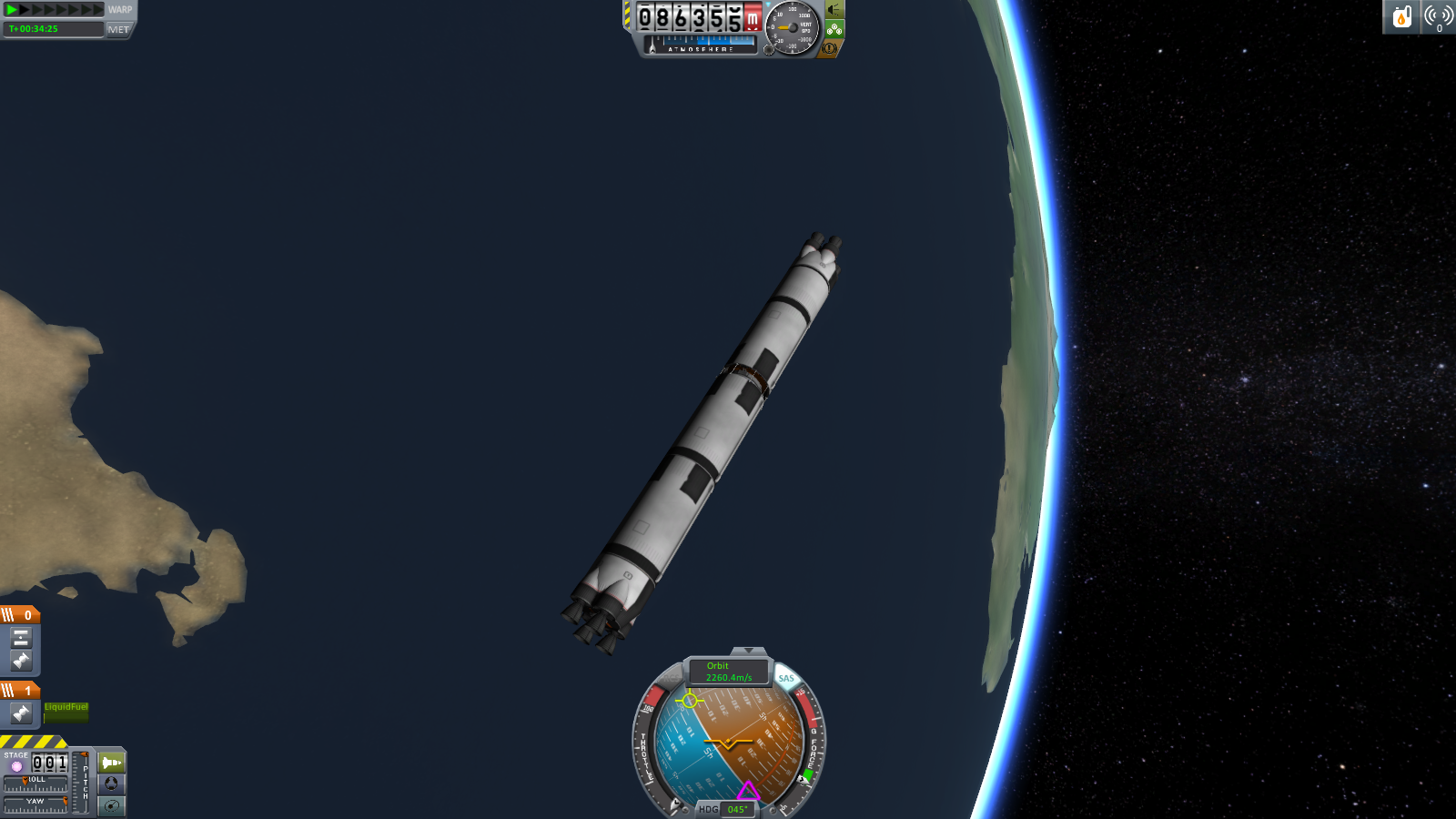This screenshot has width=1456, height=819.
Task: Click the stage 0 engine icon
Action: pyautogui.click(x=21, y=660)
